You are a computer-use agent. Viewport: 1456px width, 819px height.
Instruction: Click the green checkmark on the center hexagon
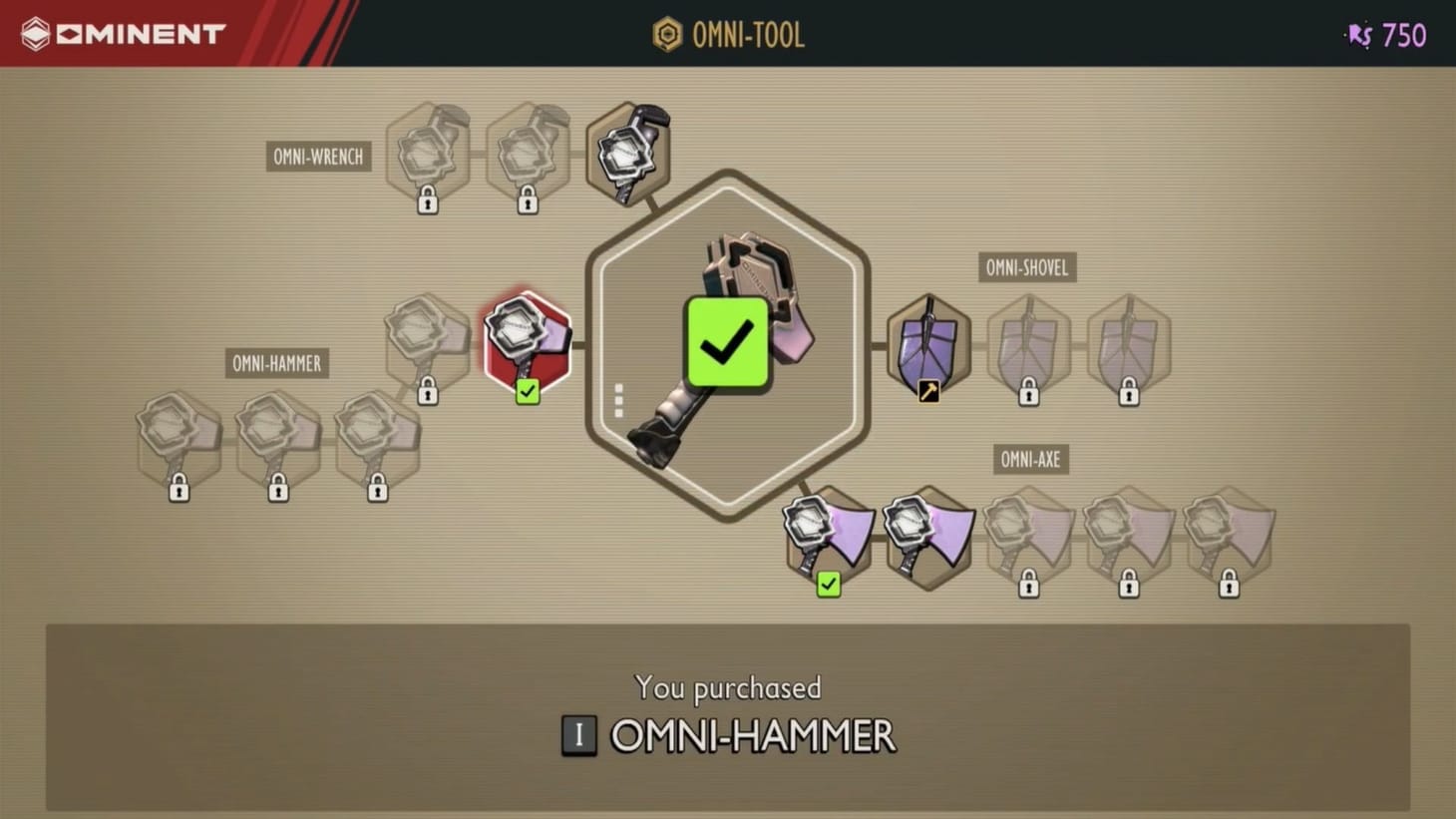point(727,343)
